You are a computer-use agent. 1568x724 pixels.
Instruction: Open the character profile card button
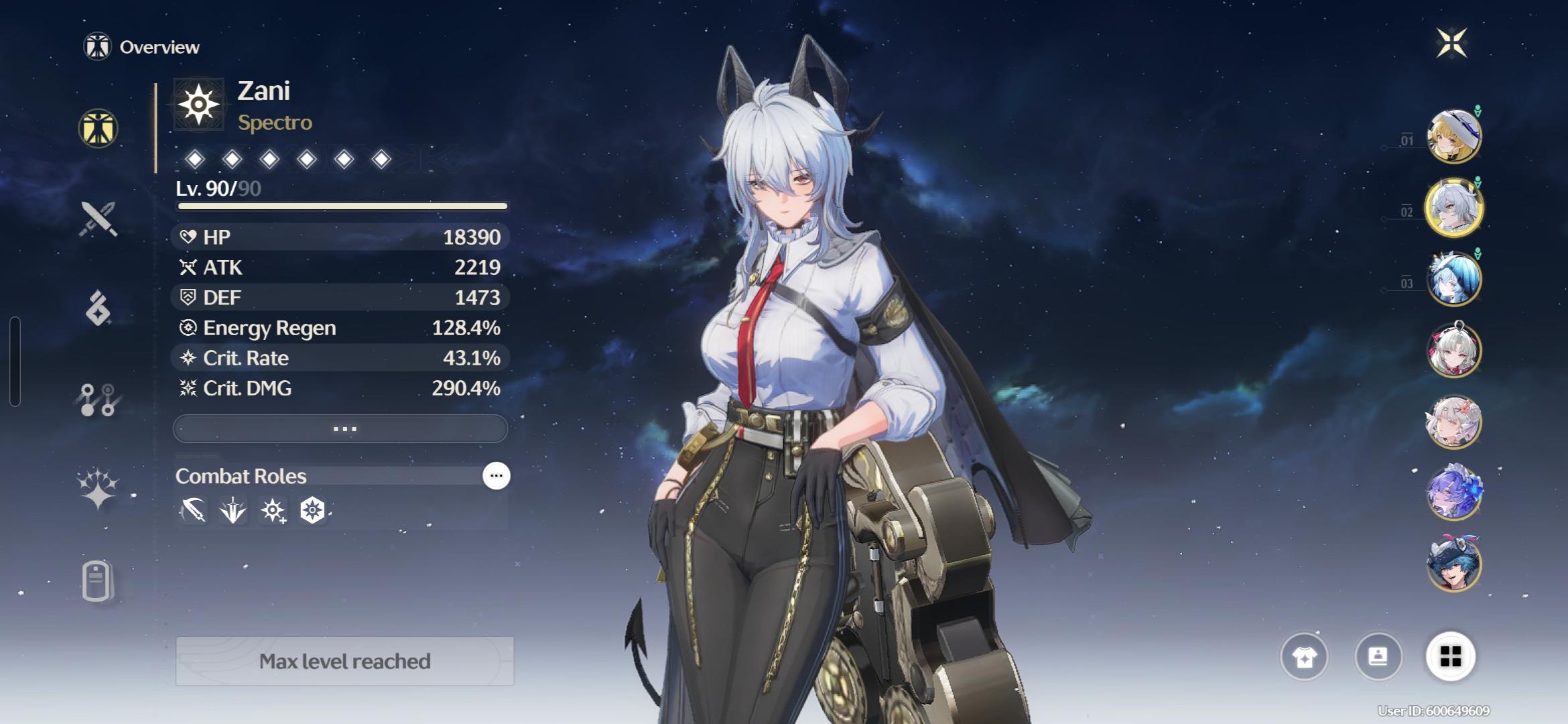(x=1378, y=656)
